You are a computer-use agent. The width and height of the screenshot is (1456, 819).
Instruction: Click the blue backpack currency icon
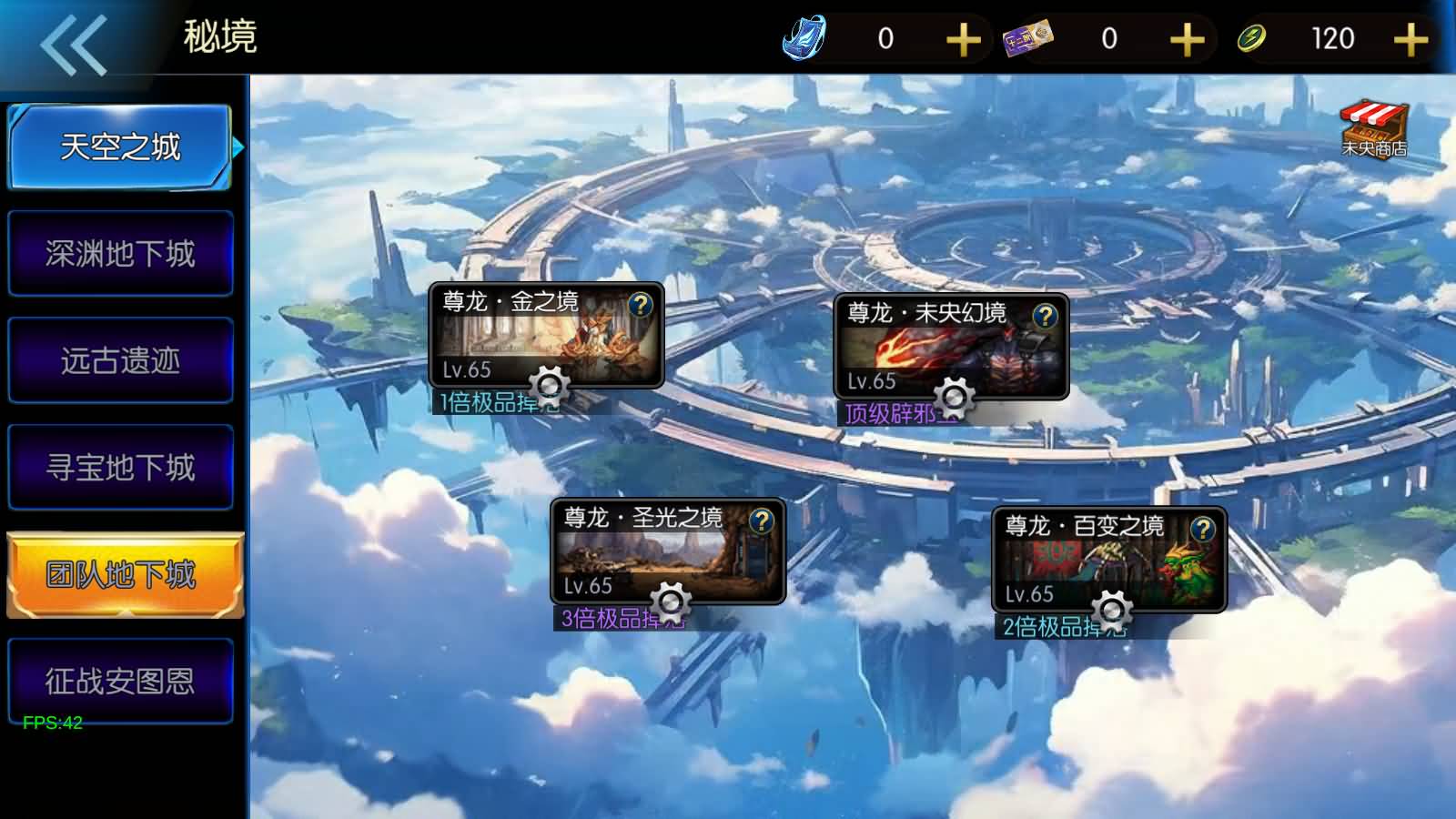tap(804, 38)
